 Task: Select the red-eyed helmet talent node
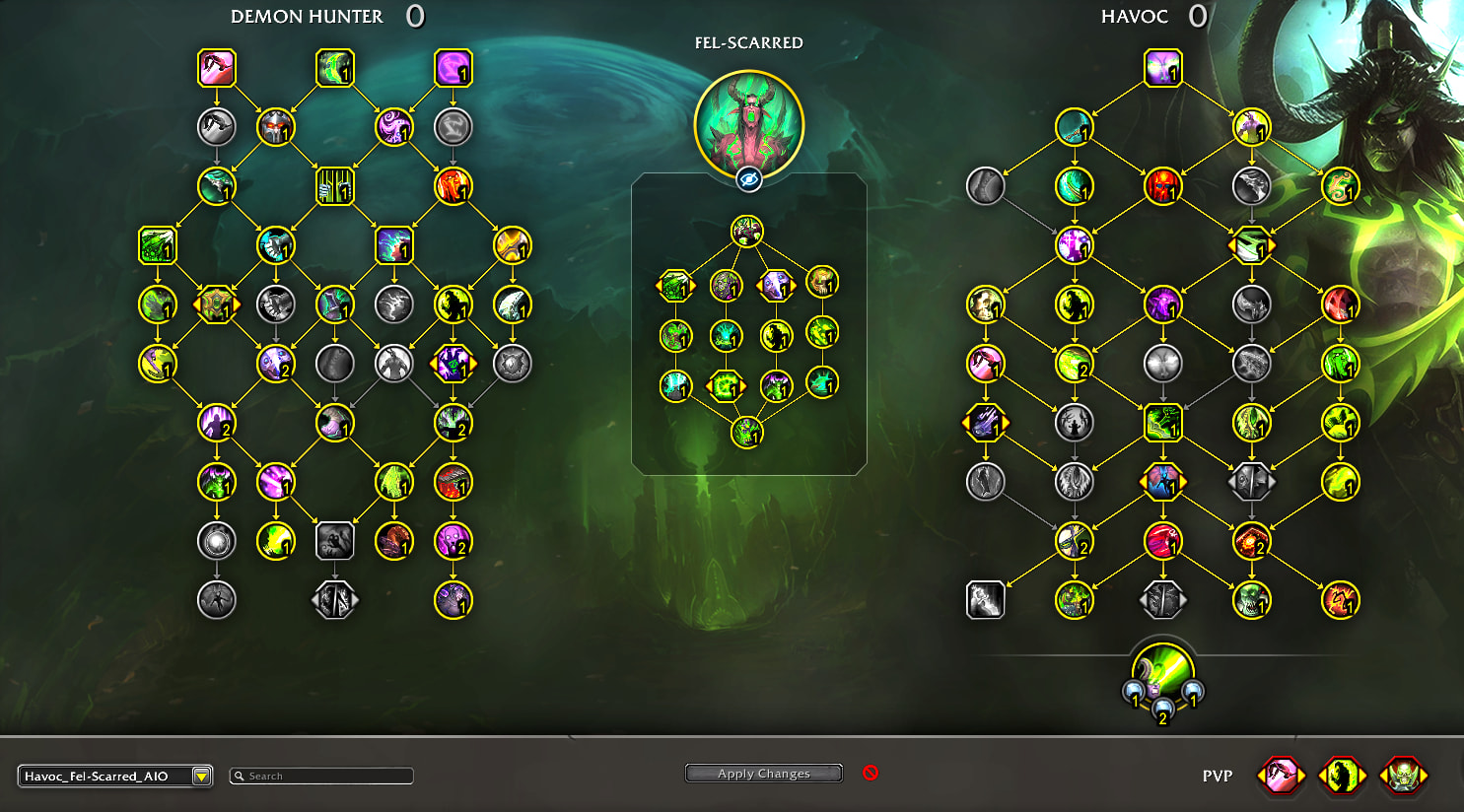pyautogui.click(x=276, y=127)
